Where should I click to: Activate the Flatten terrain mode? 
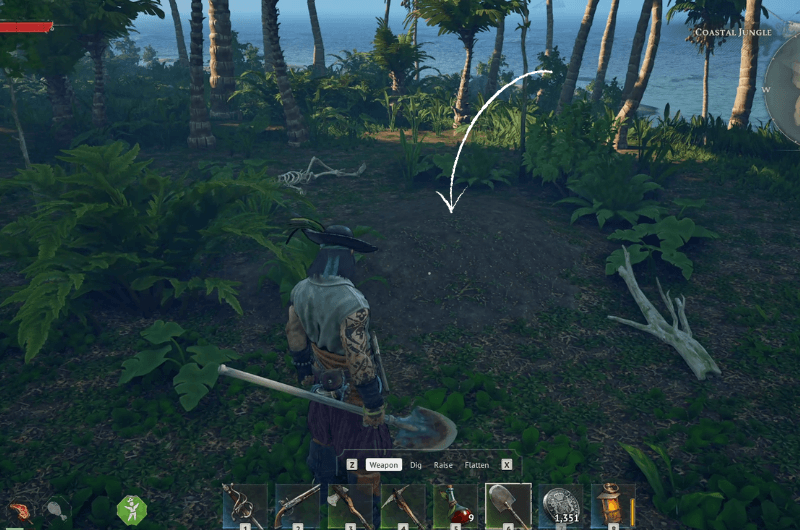pyautogui.click(x=477, y=465)
